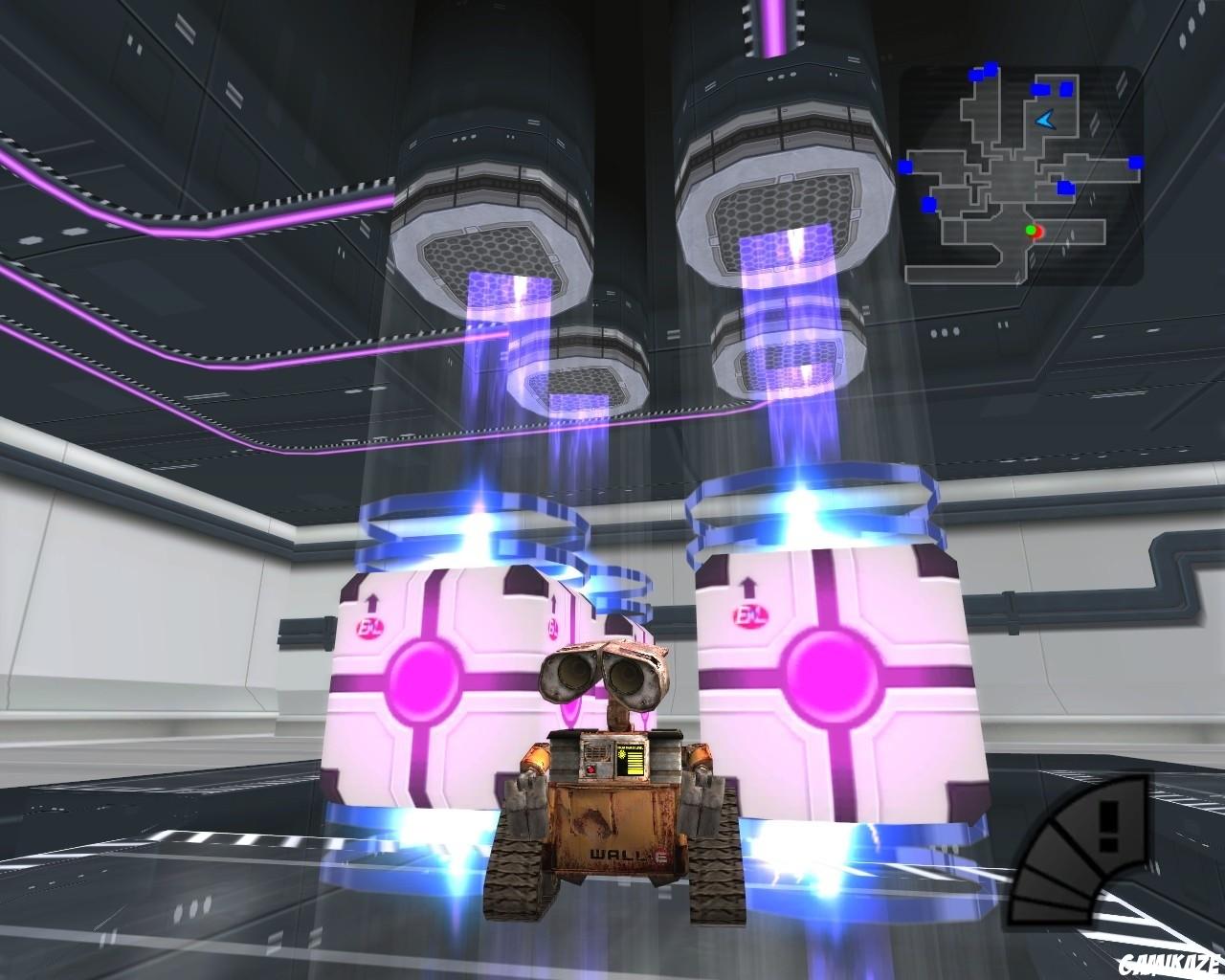
Task: Click the blue player arrow on the minimap
Action: coord(1044,121)
